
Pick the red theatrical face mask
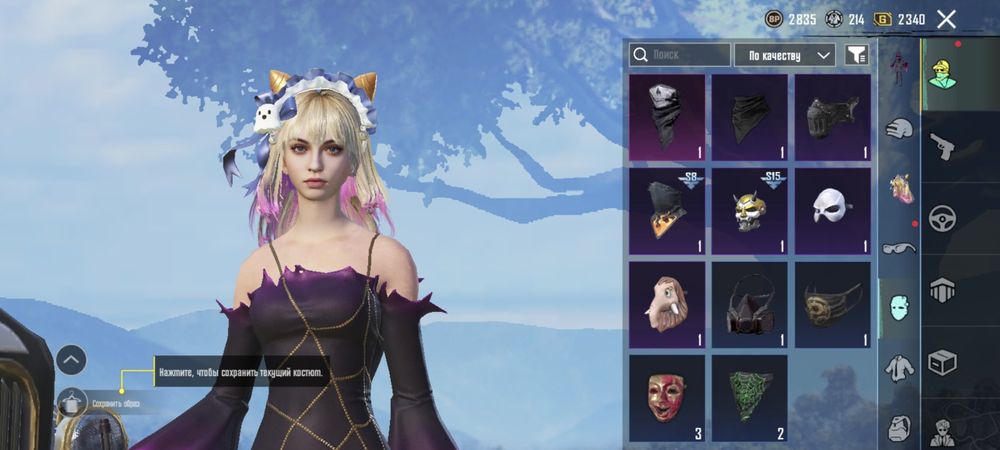click(666, 398)
